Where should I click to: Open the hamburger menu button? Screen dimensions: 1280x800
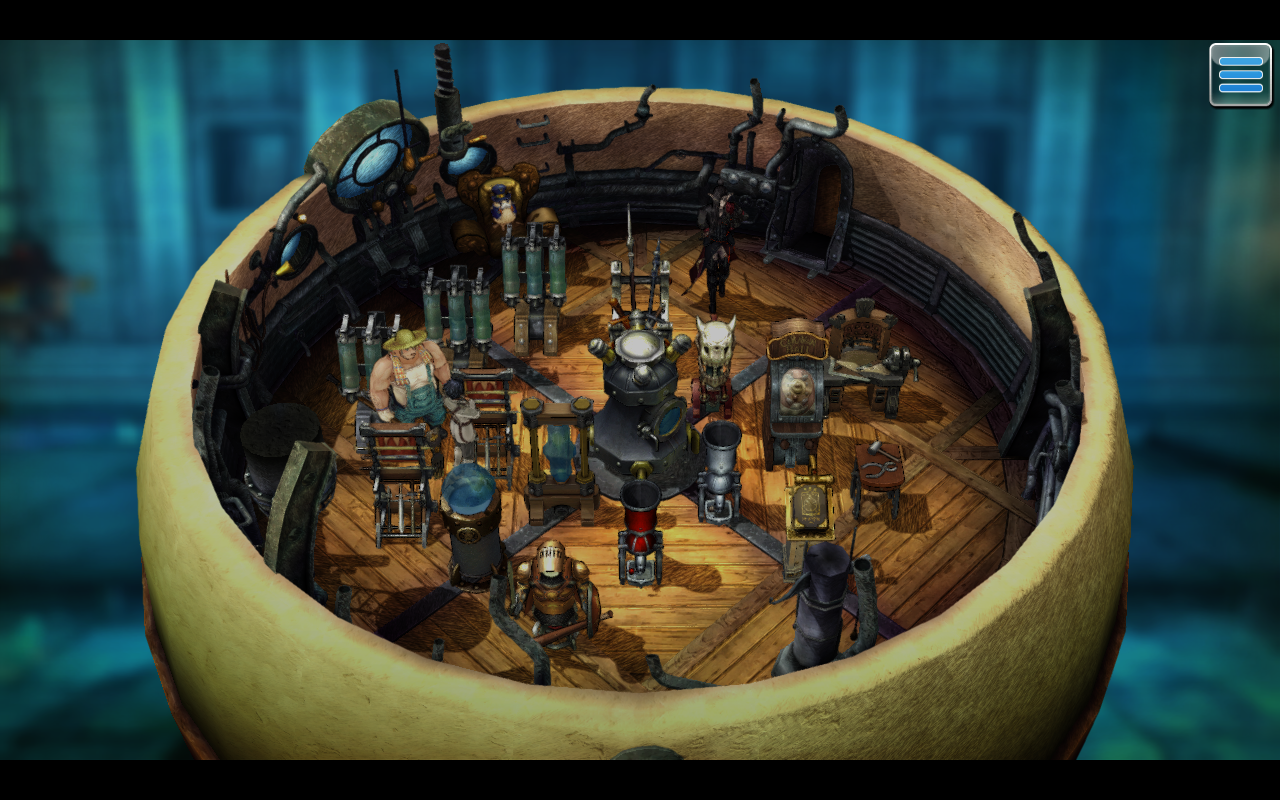[x=1240, y=75]
